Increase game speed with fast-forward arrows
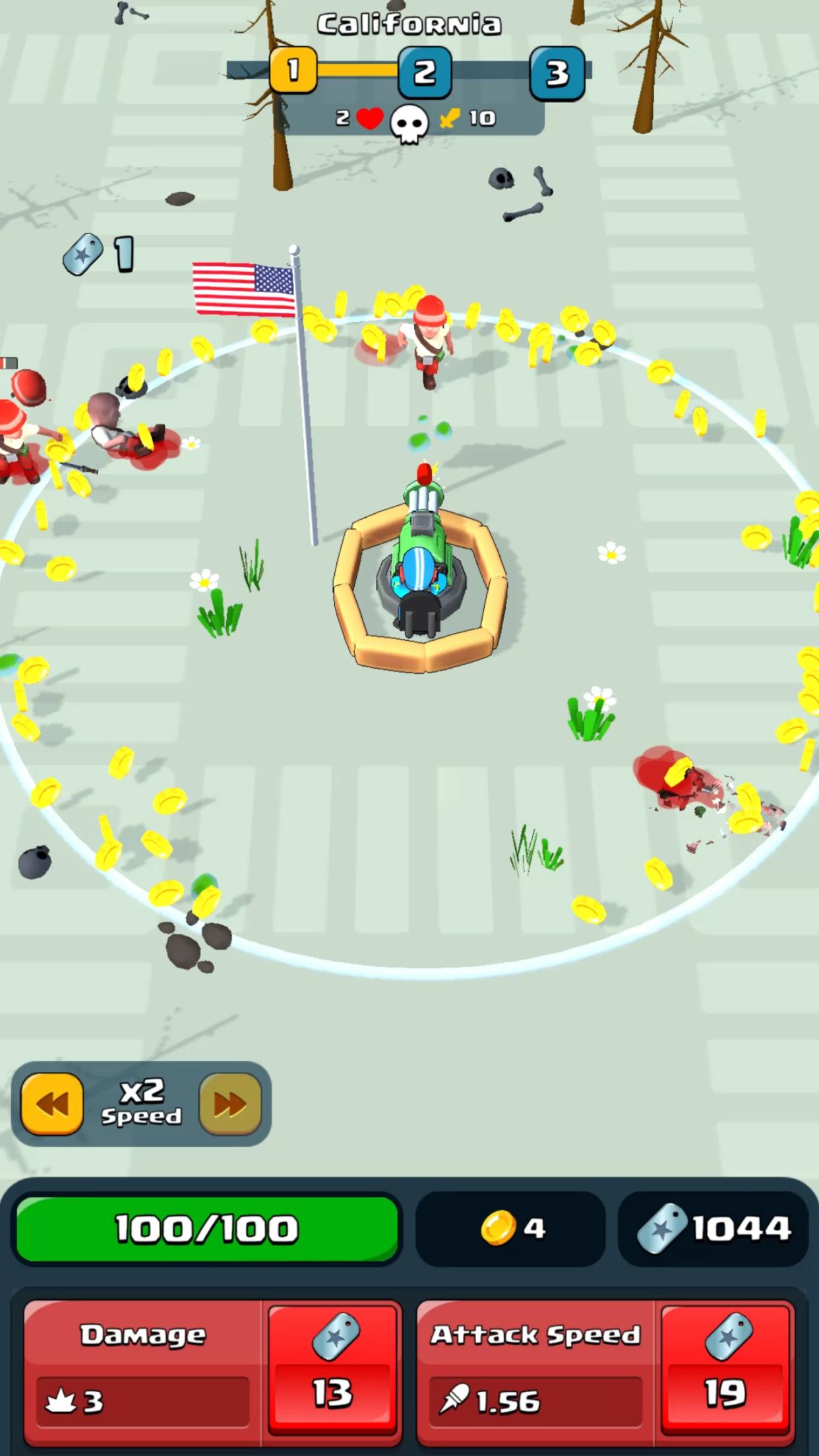The width and height of the screenshot is (819, 1456). (230, 1104)
